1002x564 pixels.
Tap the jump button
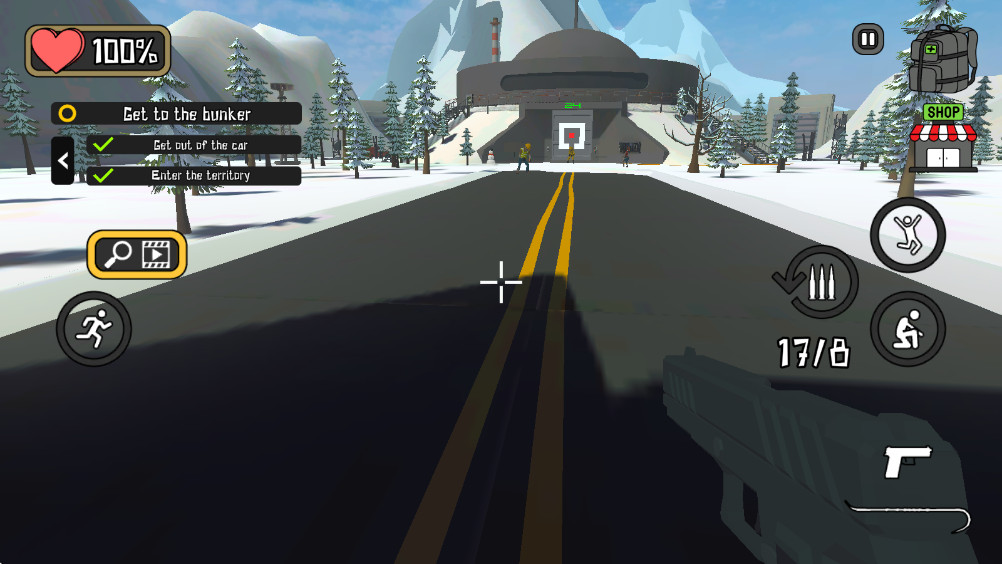pyautogui.click(x=908, y=236)
